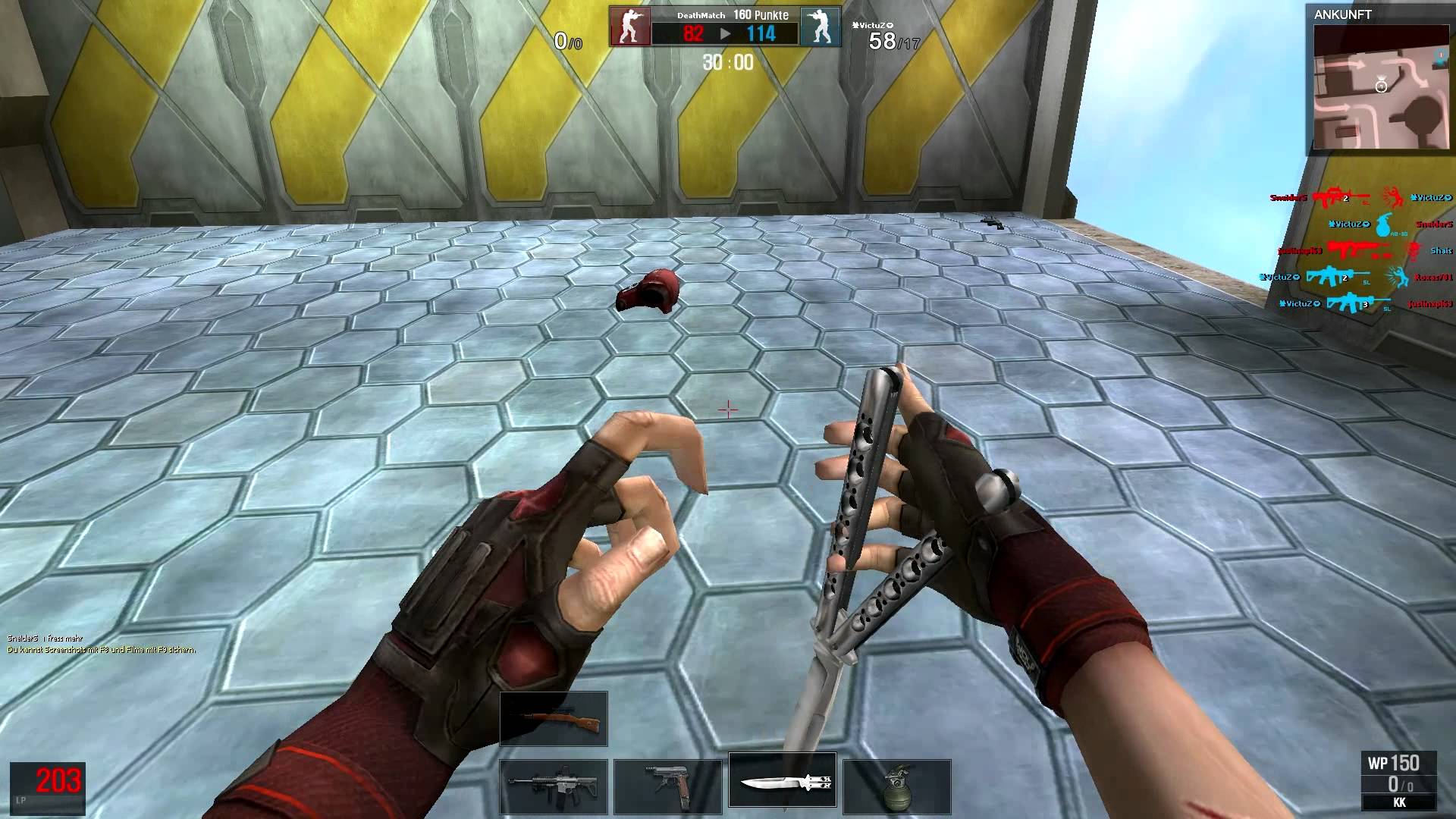This screenshot has height=819, width=1456.
Task: Click the red rifle icon beside justinxpl69
Action: click(1355, 249)
